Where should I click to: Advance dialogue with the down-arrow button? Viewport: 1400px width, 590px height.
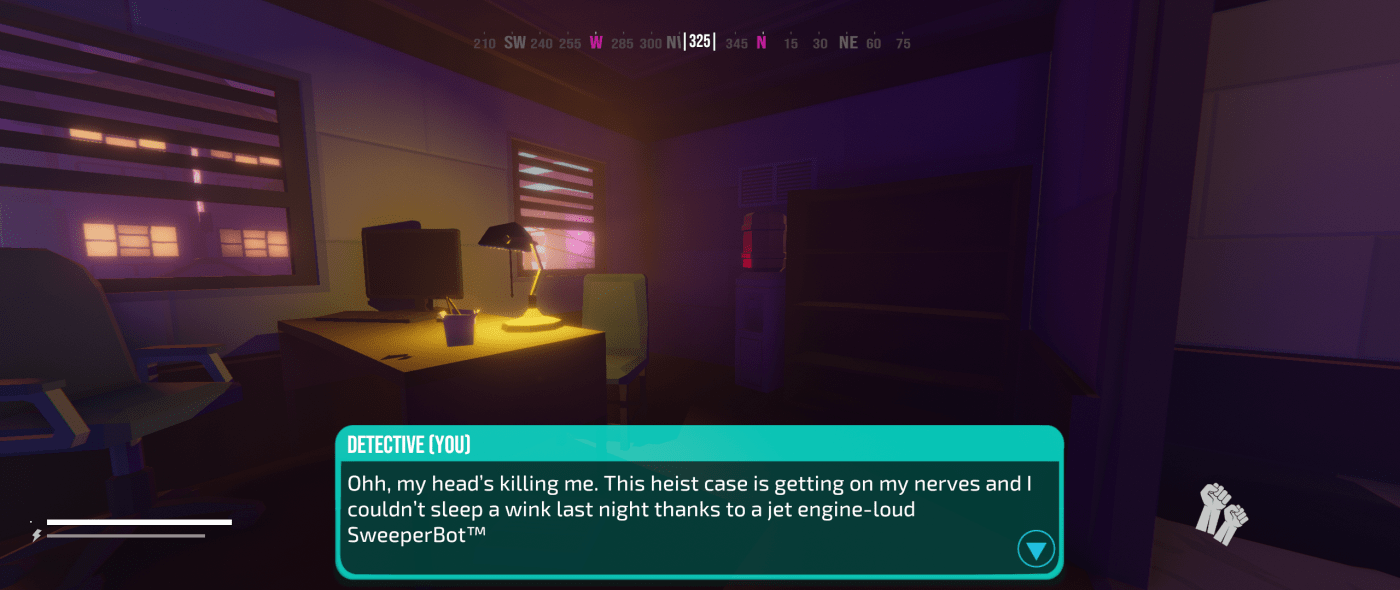[x=1036, y=549]
